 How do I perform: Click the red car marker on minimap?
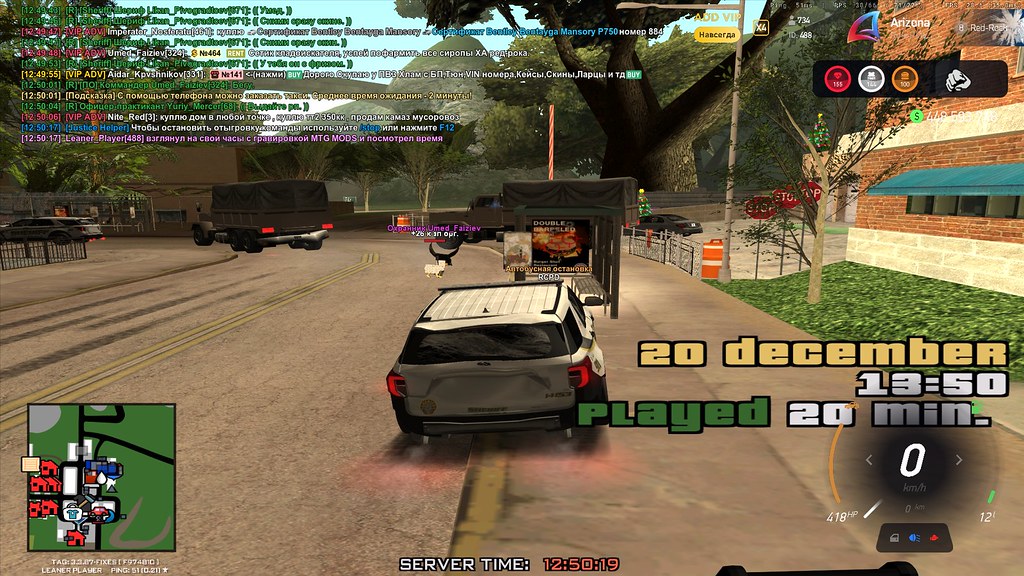pos(100,513)
